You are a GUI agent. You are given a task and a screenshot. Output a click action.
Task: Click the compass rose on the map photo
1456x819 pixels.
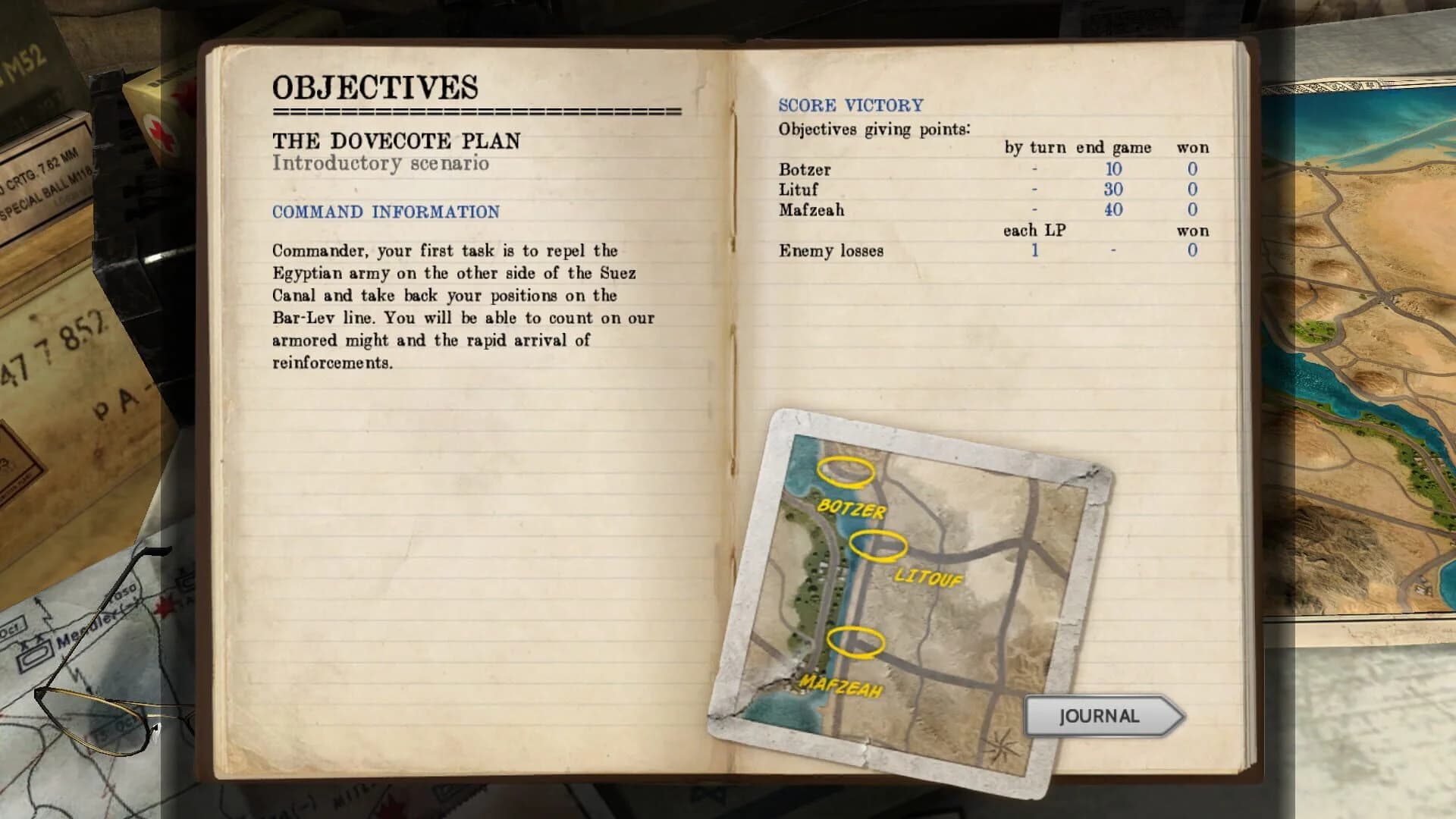[x=1000, y=745]
